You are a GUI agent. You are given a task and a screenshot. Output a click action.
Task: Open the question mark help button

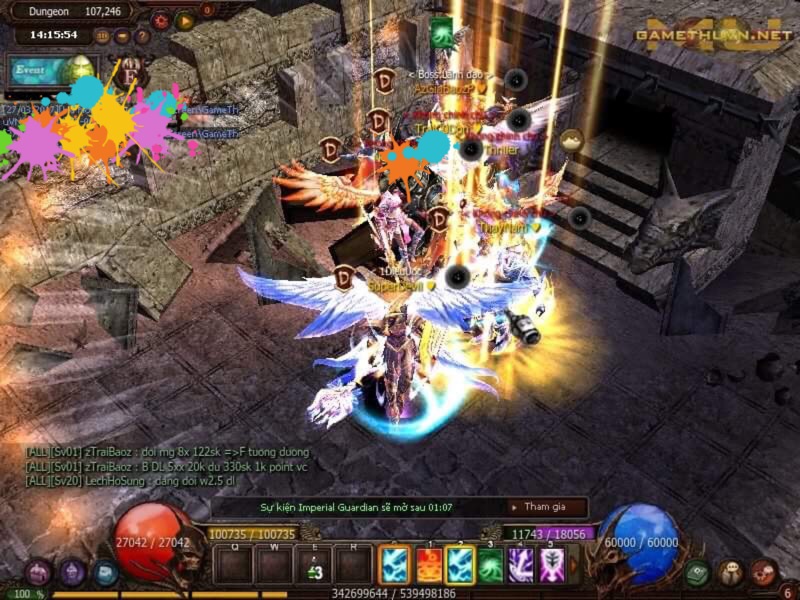142,36
